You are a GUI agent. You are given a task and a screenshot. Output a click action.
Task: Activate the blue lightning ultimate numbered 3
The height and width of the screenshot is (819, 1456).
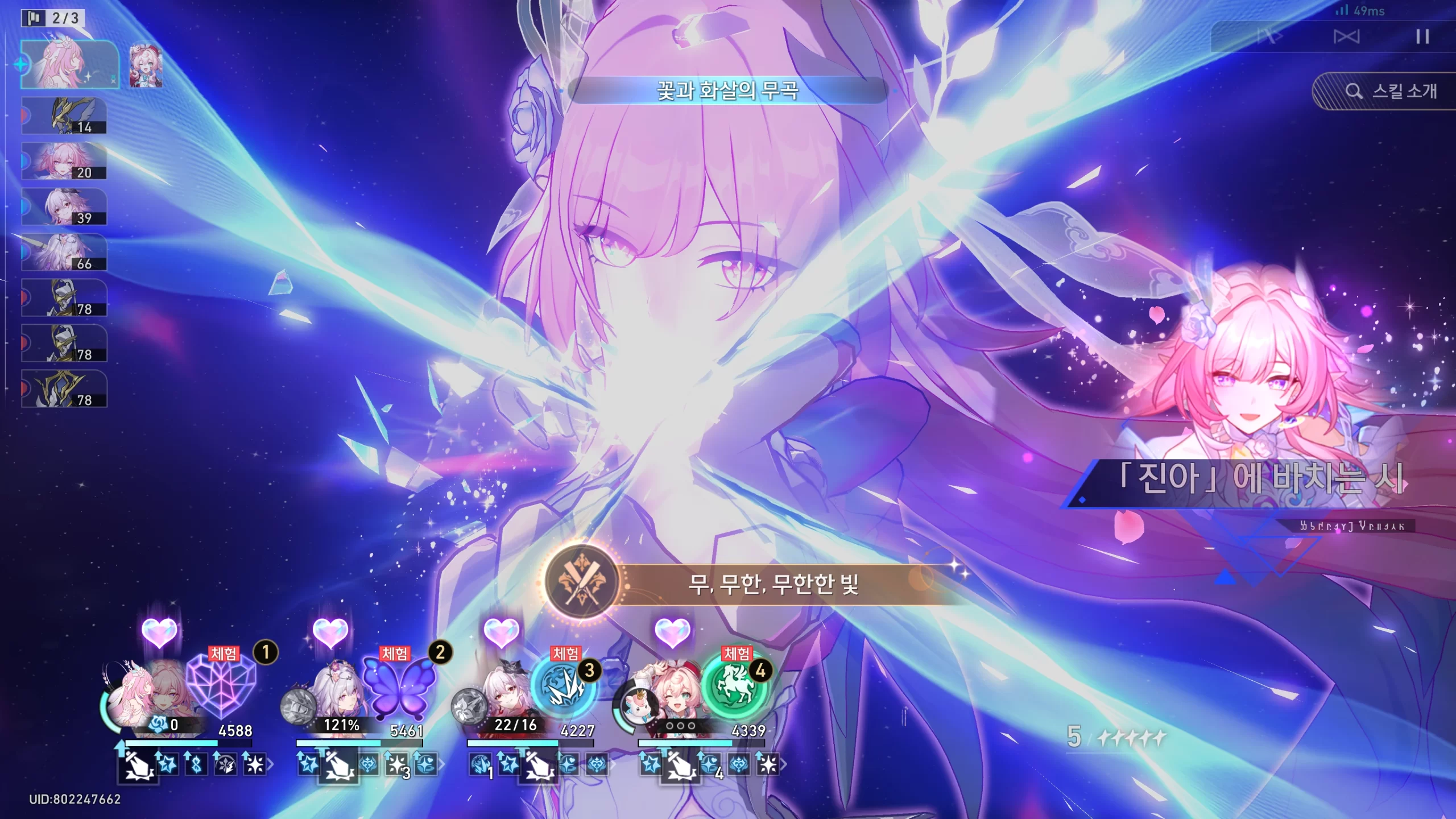[x=564, y=687]
